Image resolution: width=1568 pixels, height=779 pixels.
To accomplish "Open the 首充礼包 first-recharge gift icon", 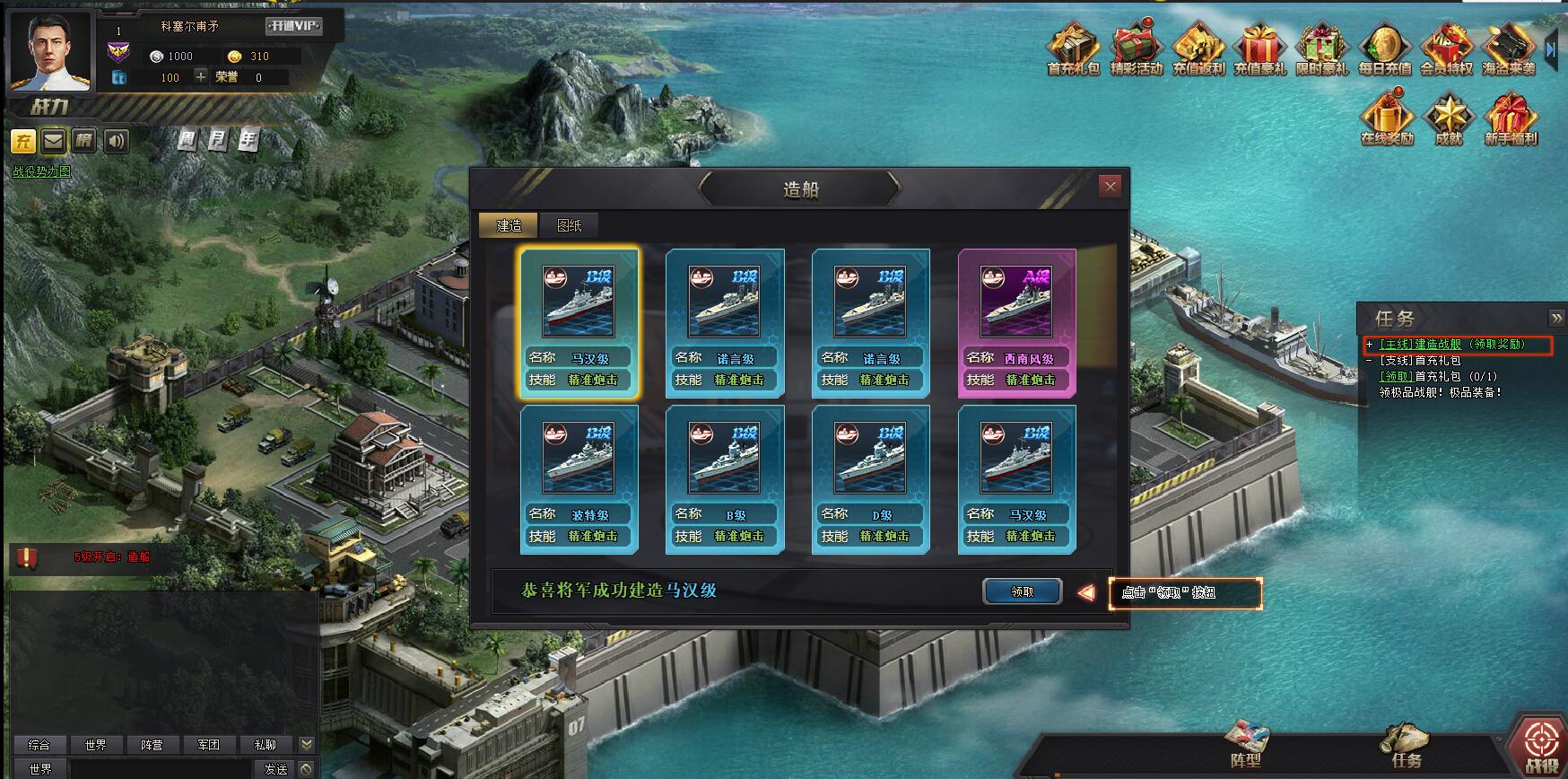I will (x=1073, y=49).
